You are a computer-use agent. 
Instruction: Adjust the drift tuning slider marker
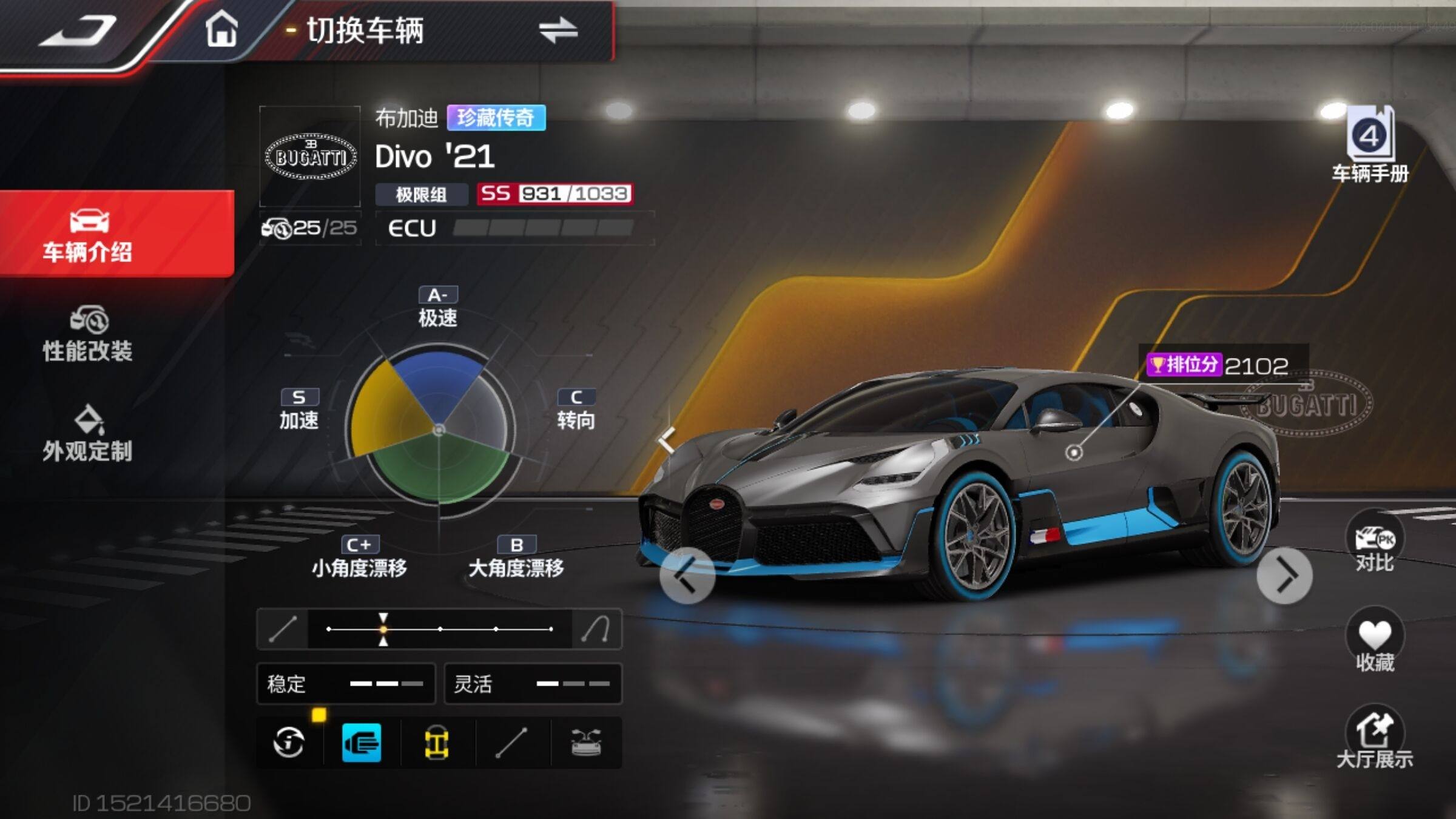coord(383,629)
